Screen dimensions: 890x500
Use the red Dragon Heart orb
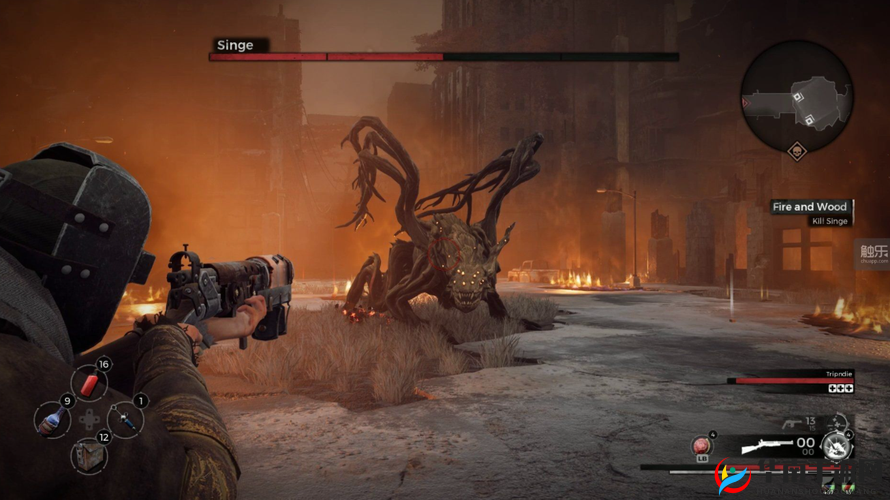tap(701, 445)
